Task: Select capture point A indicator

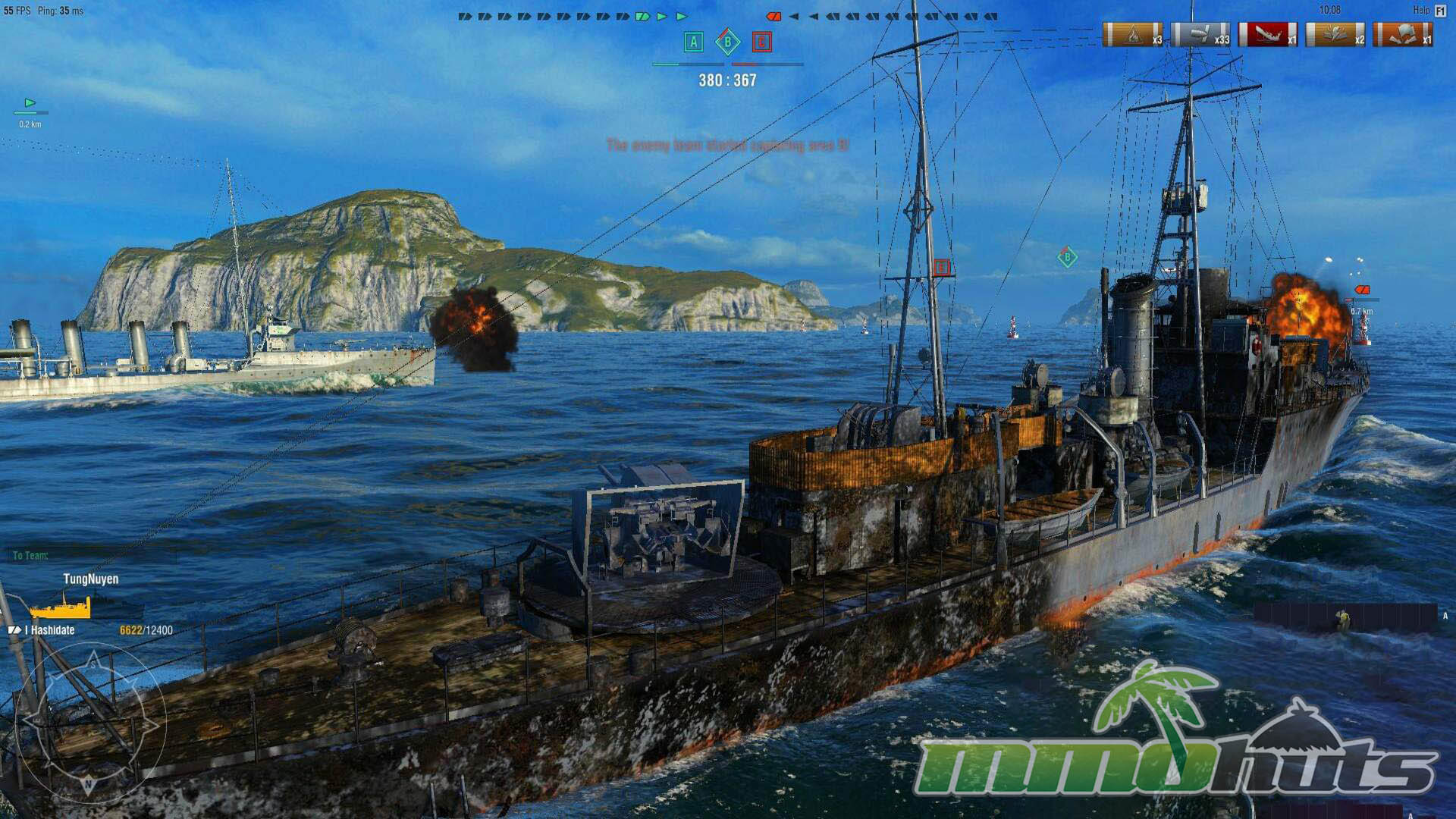Action: click(x=693, y=42)
